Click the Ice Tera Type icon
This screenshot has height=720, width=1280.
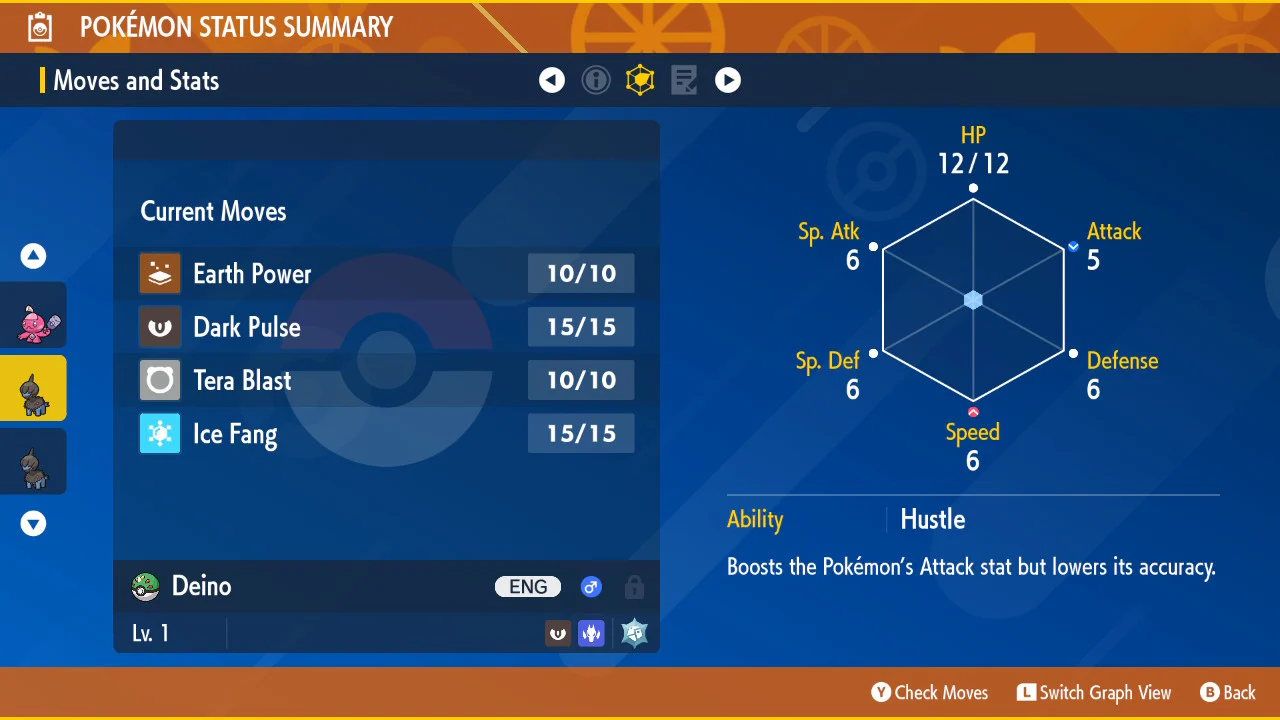[x=634, y=633]
